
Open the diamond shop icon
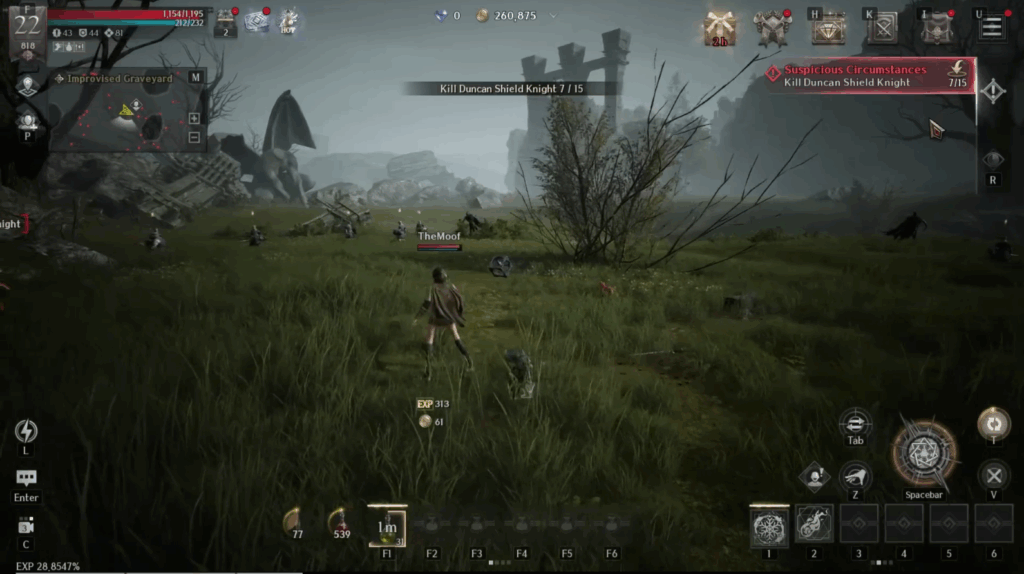coord(827,29)
